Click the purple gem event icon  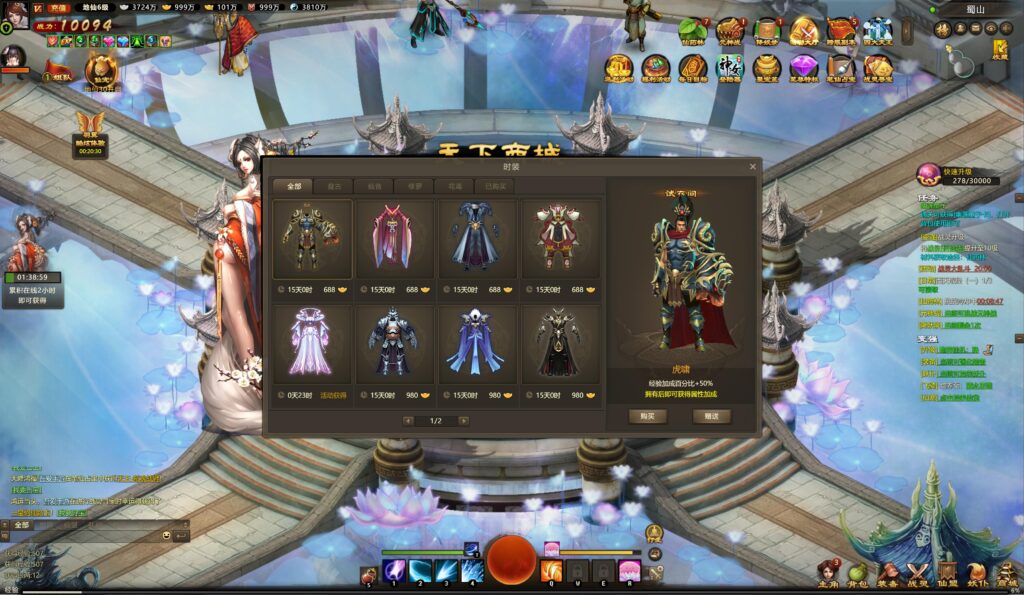[x=803, y=68]
